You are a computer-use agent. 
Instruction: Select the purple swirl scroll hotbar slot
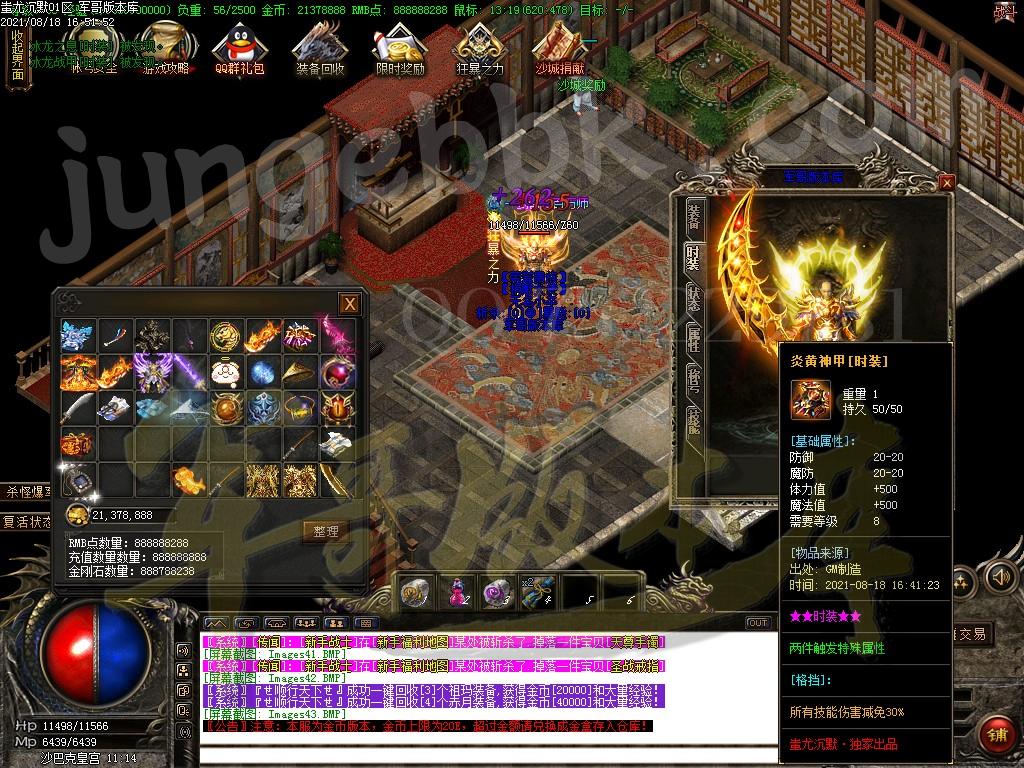(495, 592)
